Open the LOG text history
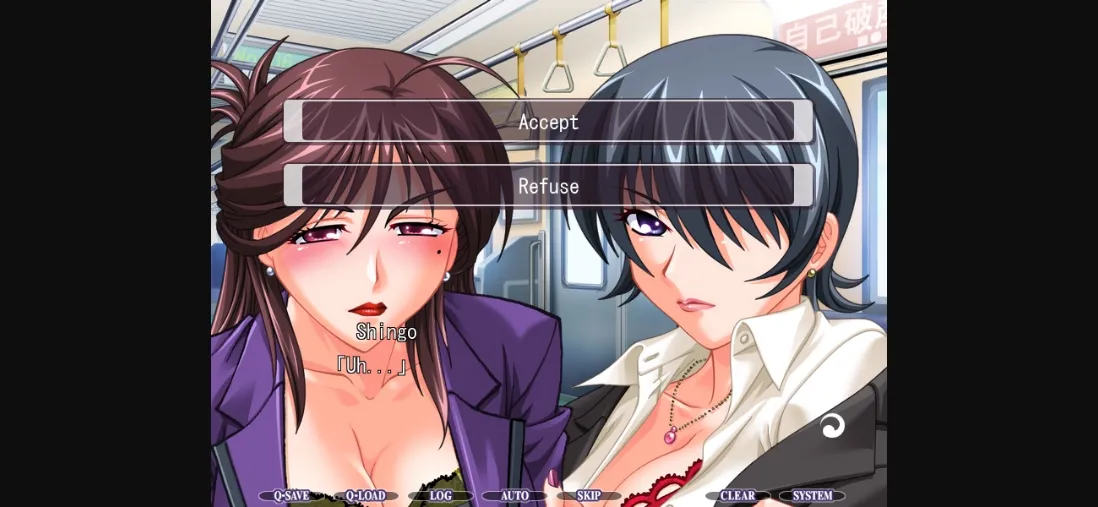 440,496
